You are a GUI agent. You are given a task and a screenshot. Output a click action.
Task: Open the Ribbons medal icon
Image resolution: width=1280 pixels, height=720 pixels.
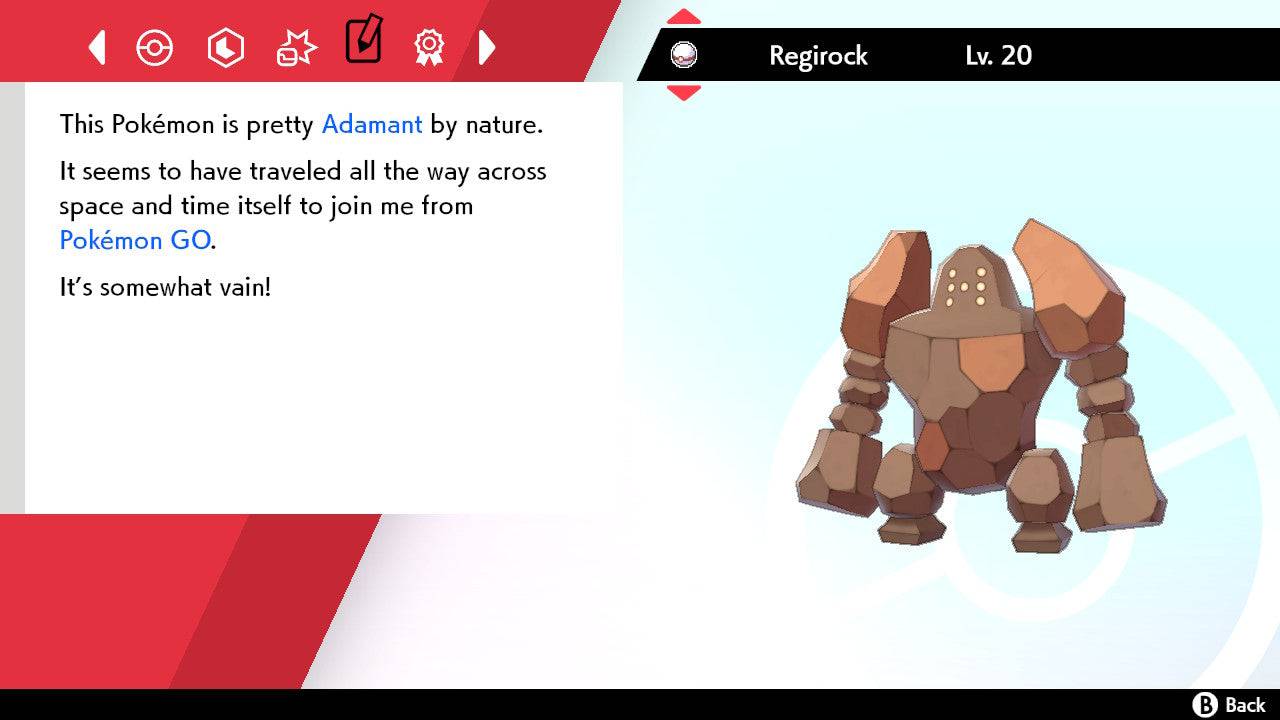(429, 47)
